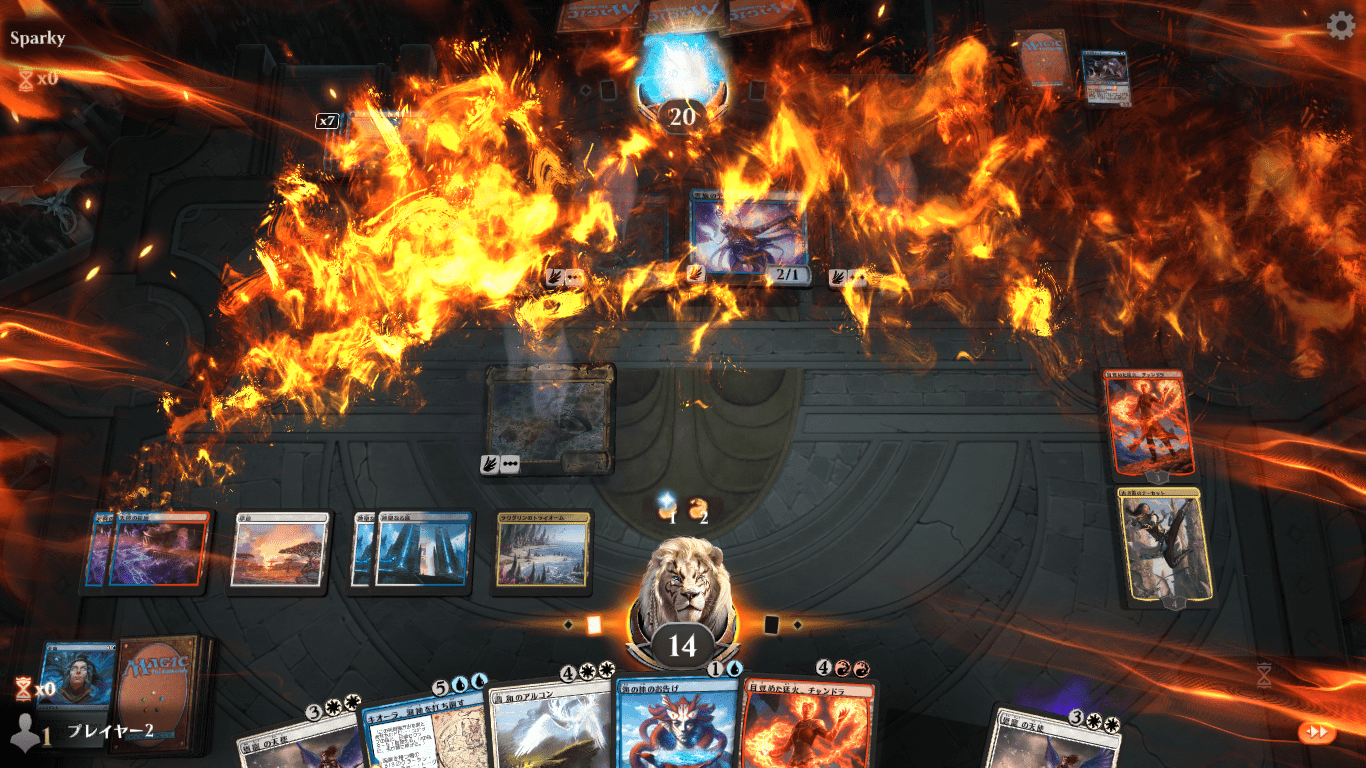The image size is (1366, 768).
Task: Select the face-down card on your battlefield
Action: 549,415
